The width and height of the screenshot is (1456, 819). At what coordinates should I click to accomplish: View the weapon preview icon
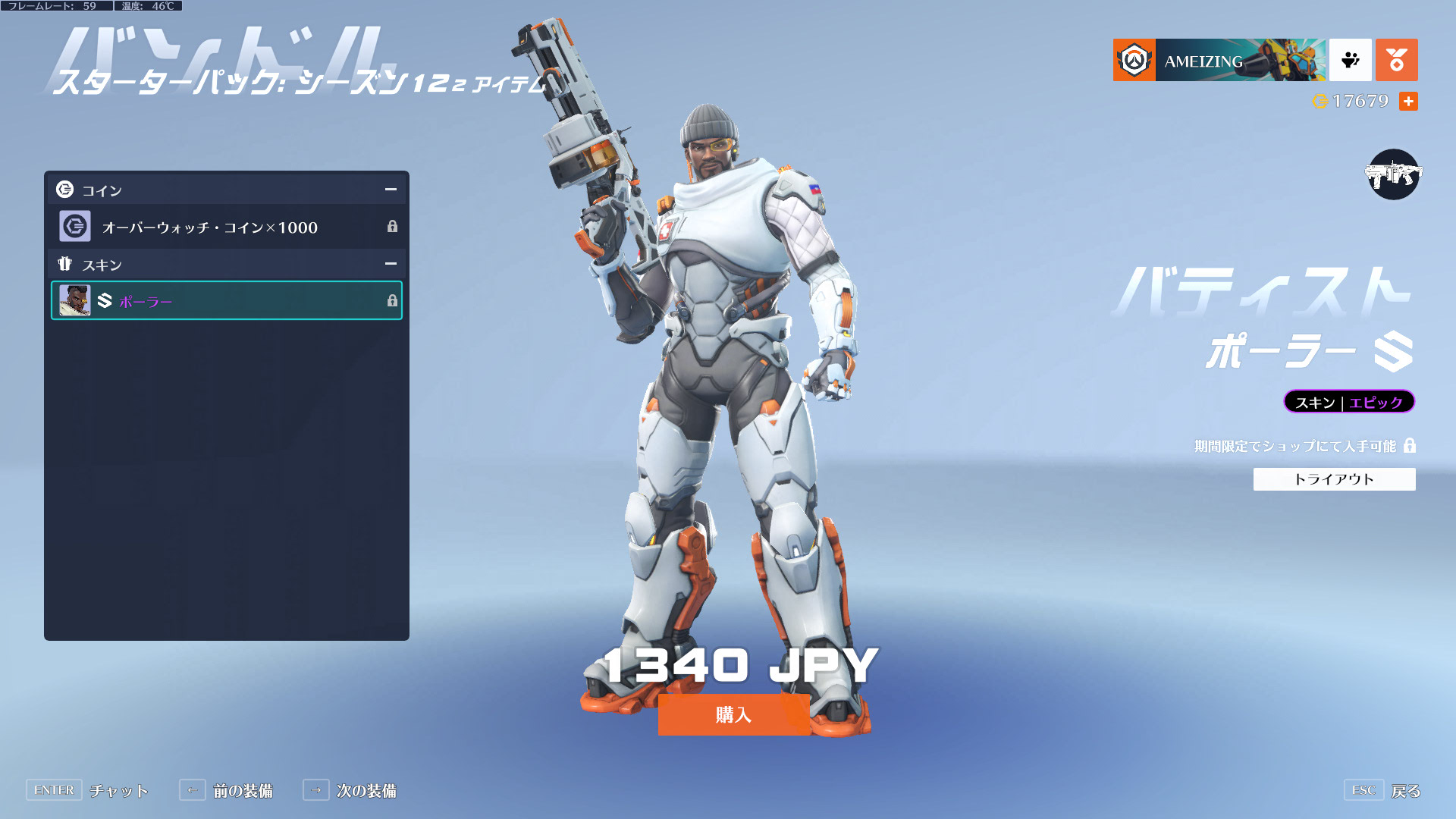point(1393,174)
